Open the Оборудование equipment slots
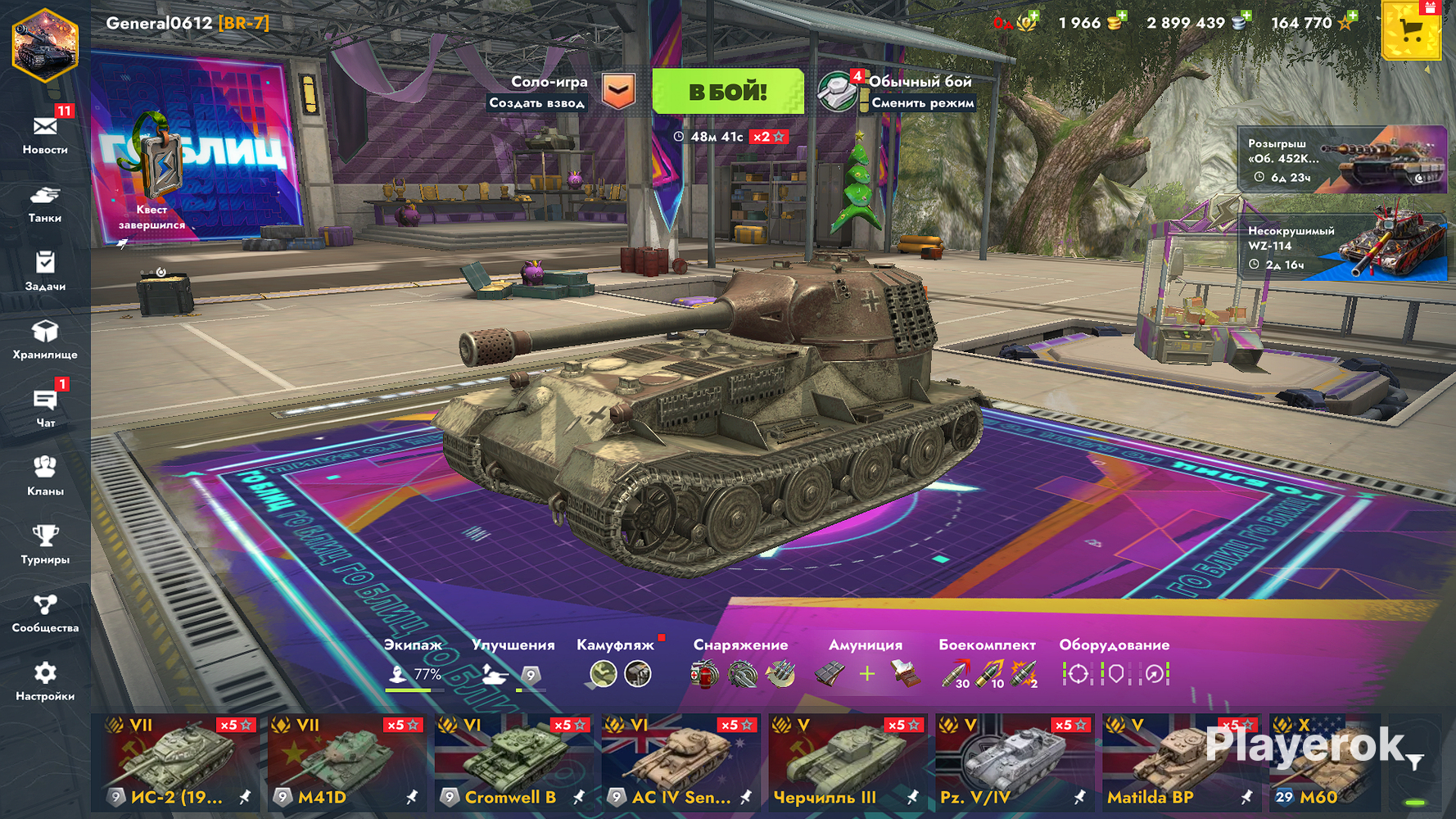The width and height of the screenshot is (1456, 819). tap(1115, 665)
